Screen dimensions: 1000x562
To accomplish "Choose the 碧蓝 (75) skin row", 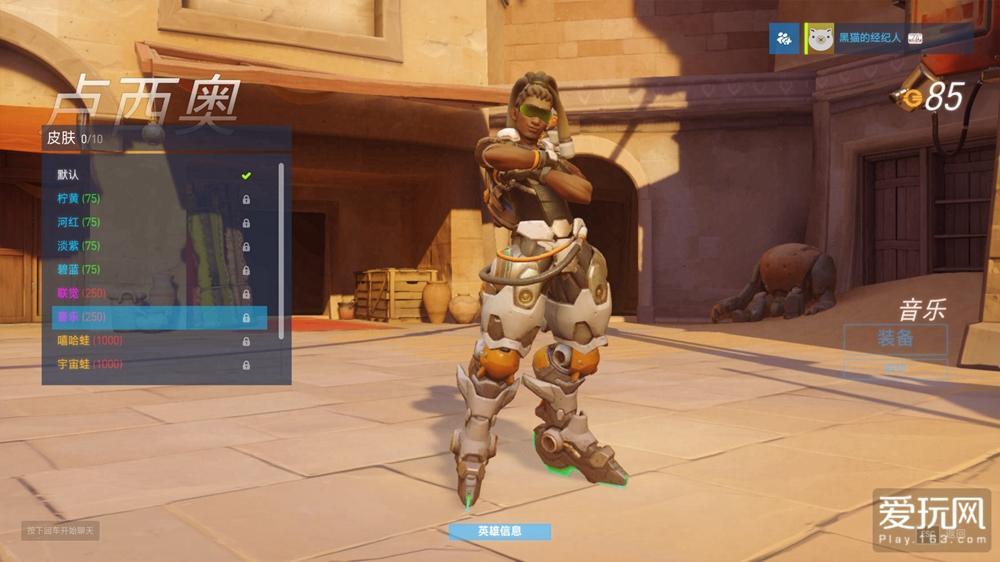I will (x=152, y=269).
